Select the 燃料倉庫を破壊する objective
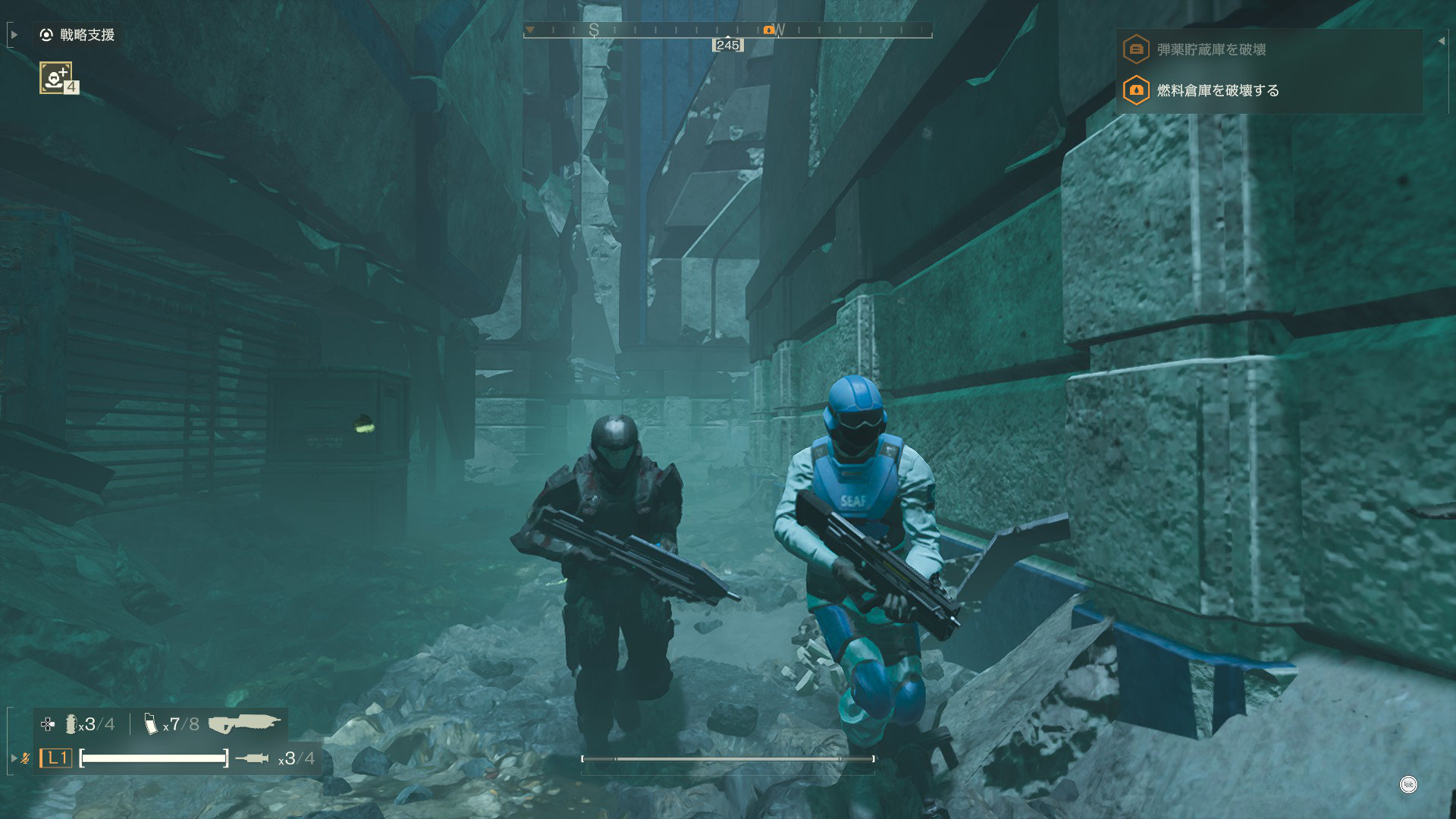 pyautogui.click(x=1217, y=91)
